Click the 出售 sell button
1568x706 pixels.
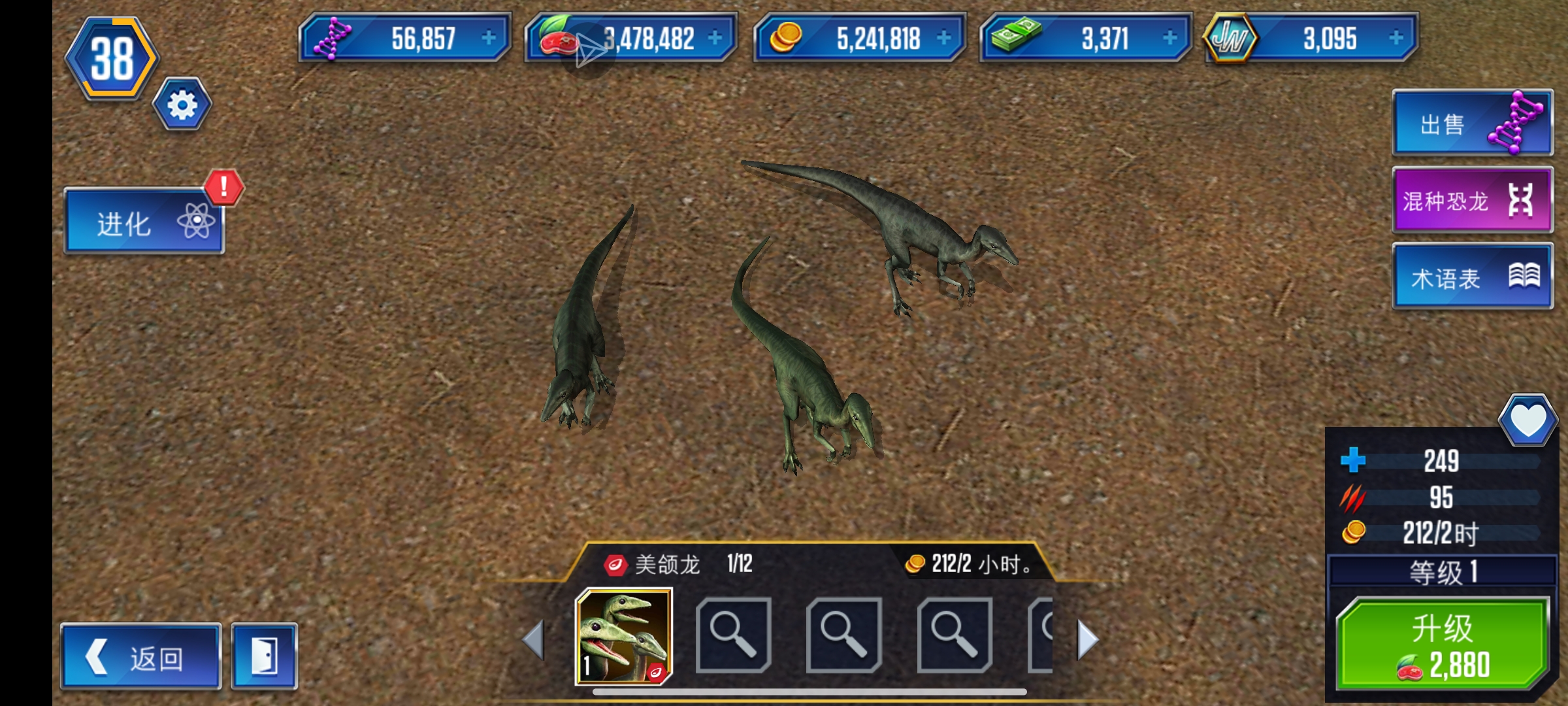tap(1472, 124)
